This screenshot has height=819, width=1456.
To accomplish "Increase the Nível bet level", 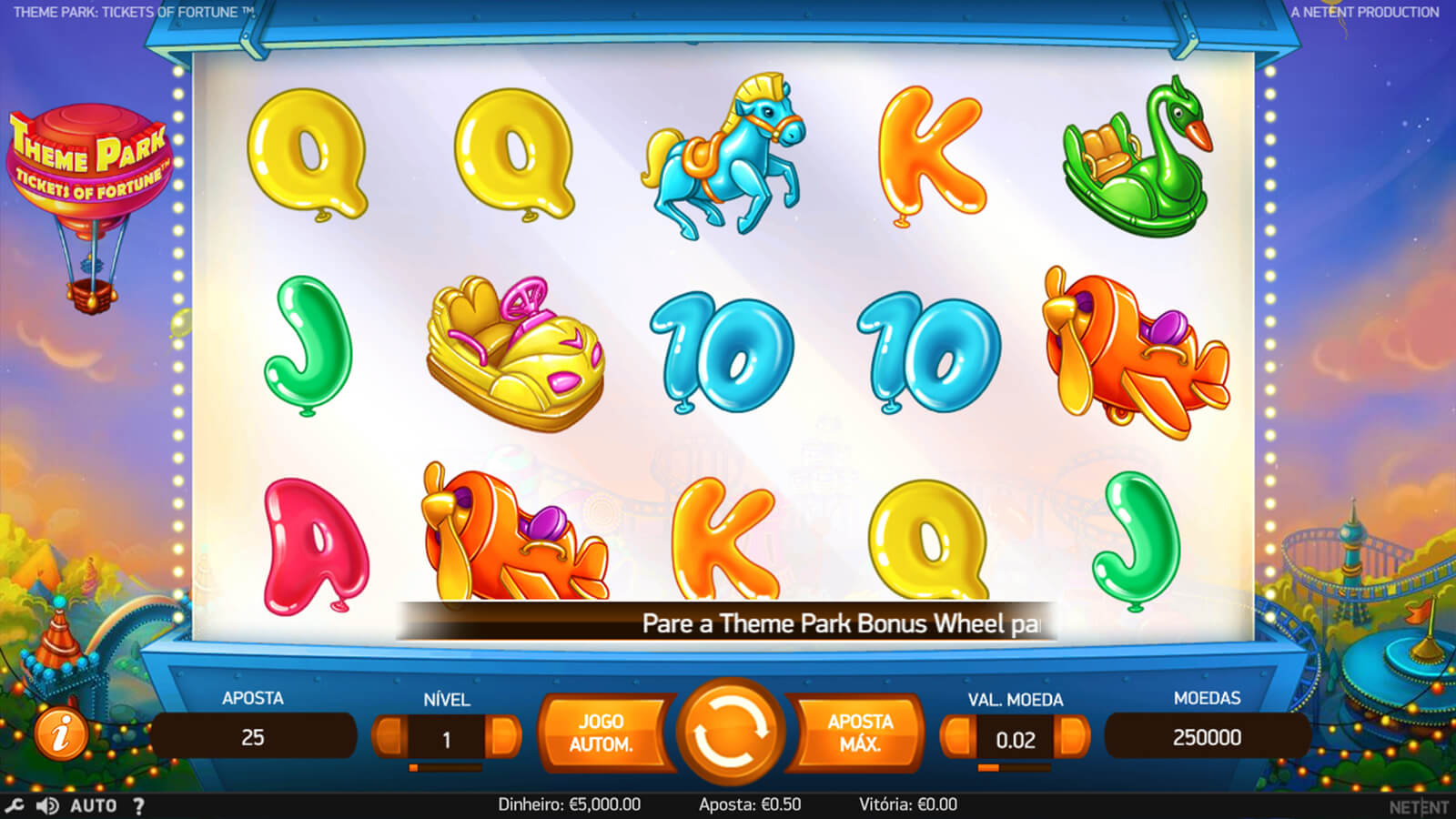I will click(x=503, y=737).
